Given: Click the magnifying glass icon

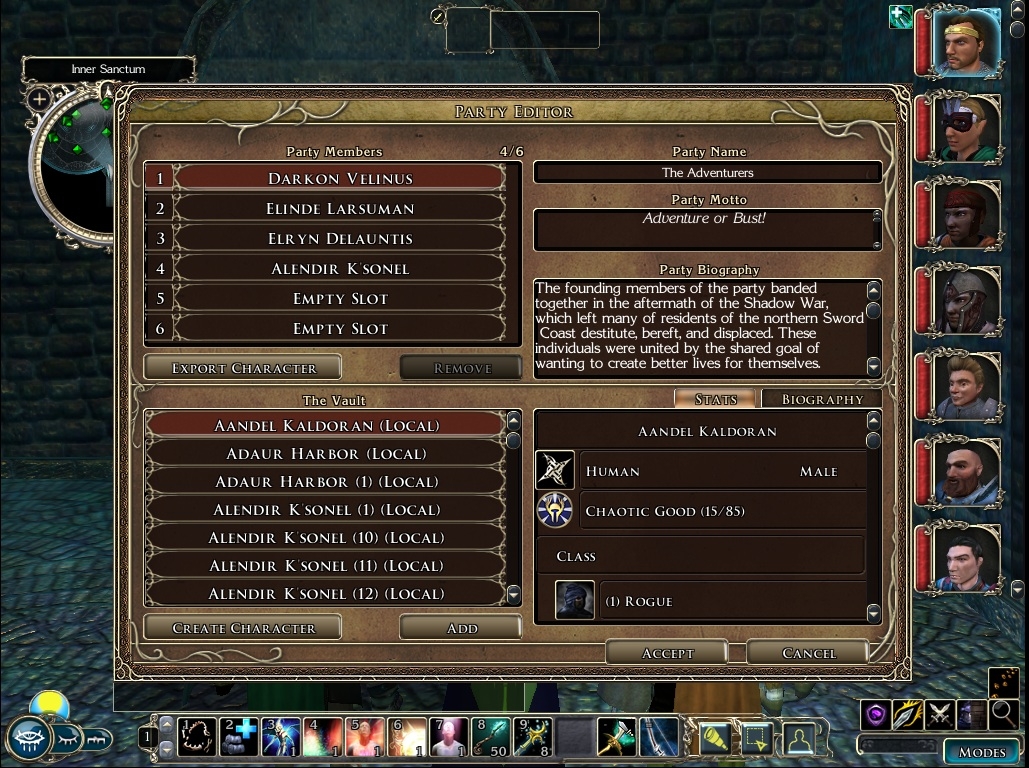Looking at the screenshot, I should point(1003,714).
